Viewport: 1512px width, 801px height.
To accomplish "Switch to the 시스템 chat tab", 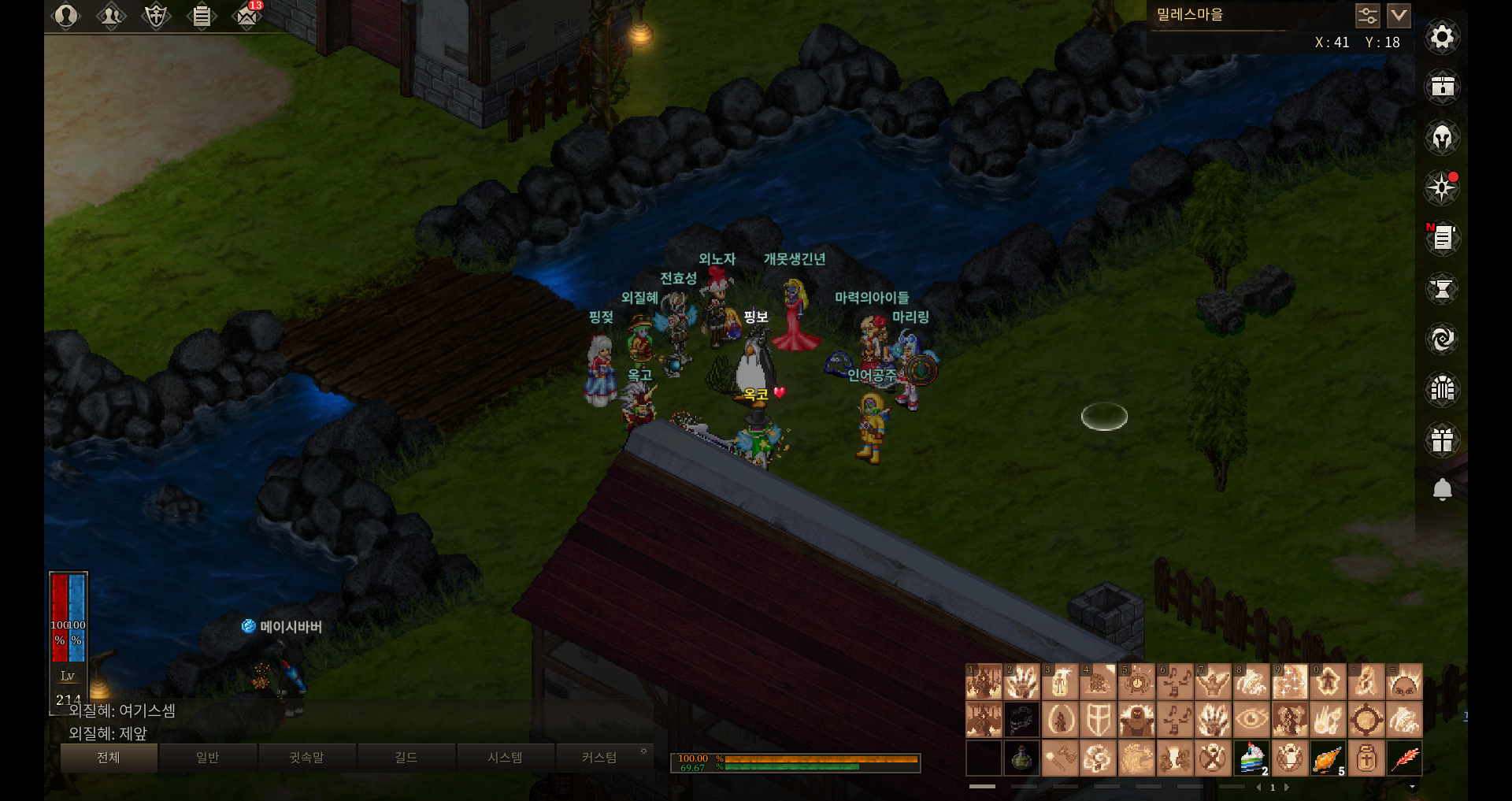I will [x=505, y=758].
